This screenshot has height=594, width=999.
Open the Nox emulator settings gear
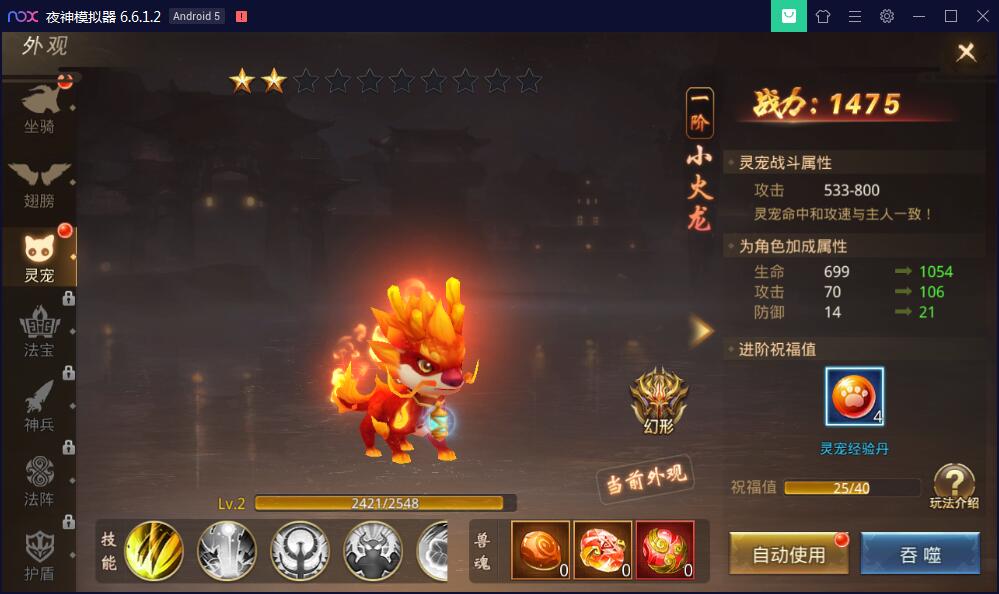click(x=887, y=16)
